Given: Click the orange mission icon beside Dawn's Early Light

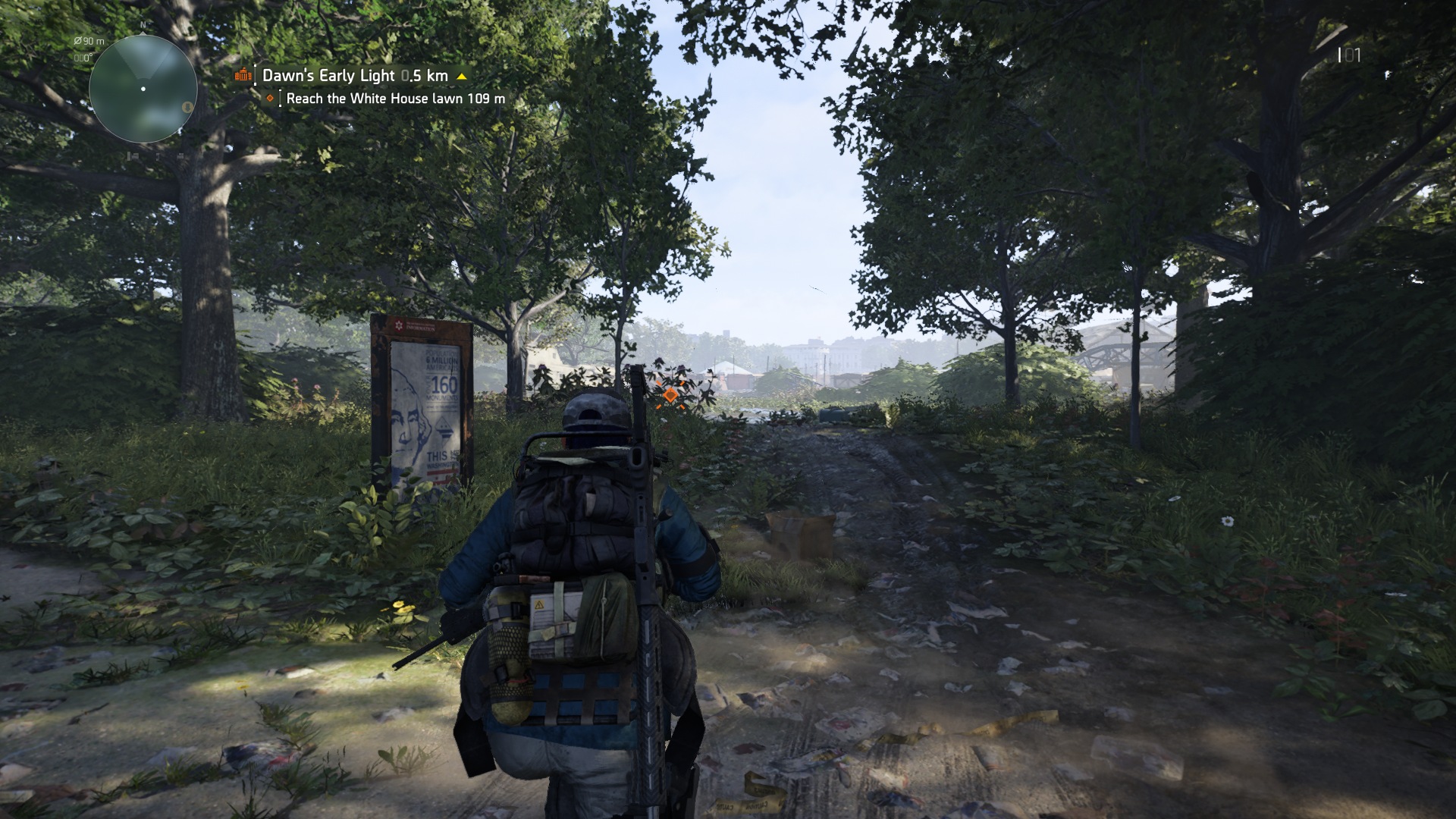Looking at the screenshot, I should [x=243, y=75].
